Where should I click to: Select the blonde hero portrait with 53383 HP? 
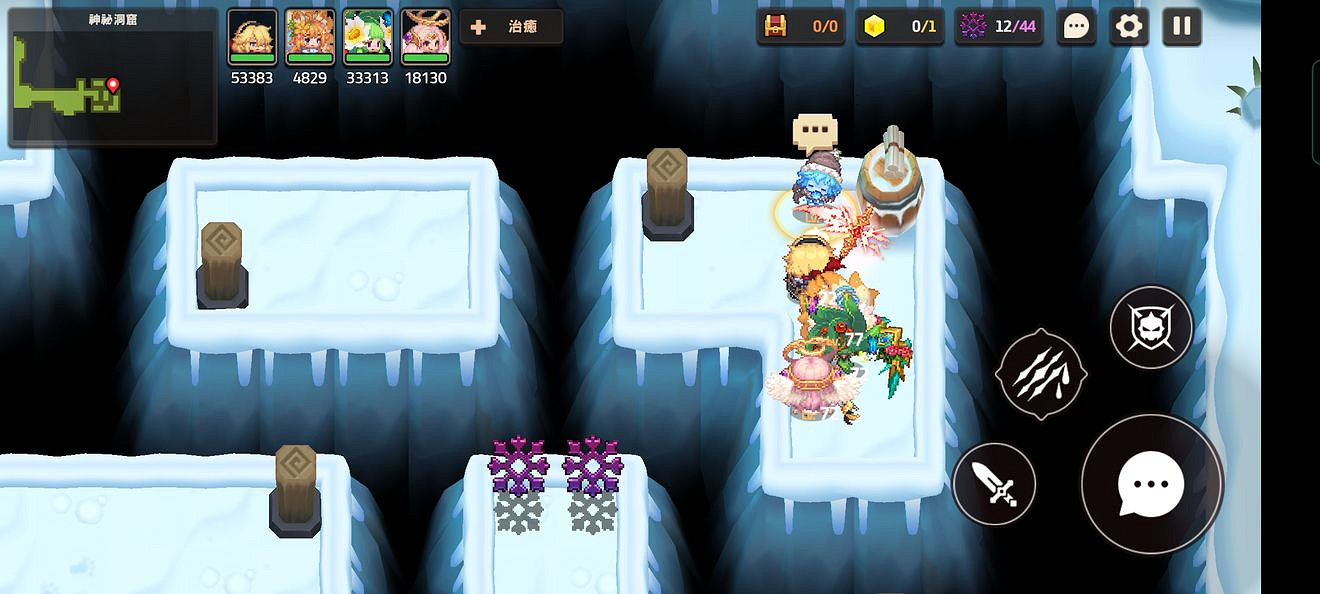(x=251, y=36)
